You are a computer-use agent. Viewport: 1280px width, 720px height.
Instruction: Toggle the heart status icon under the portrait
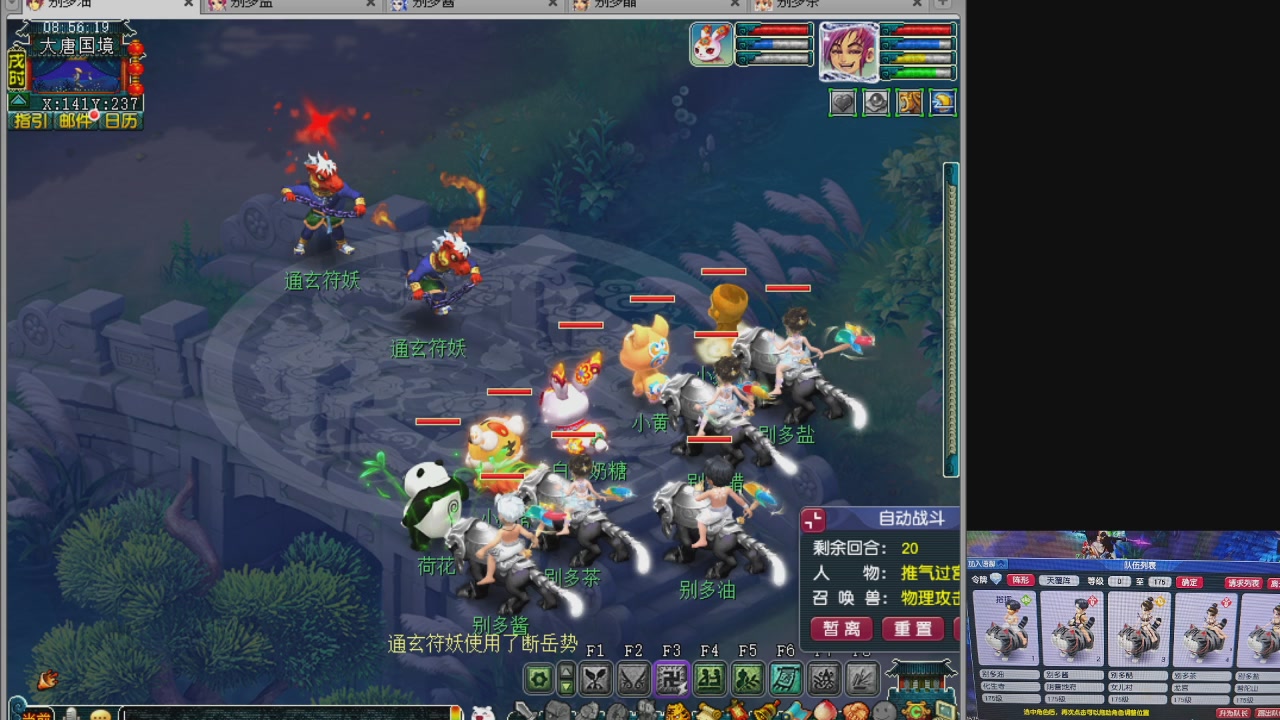pos(843,102)
